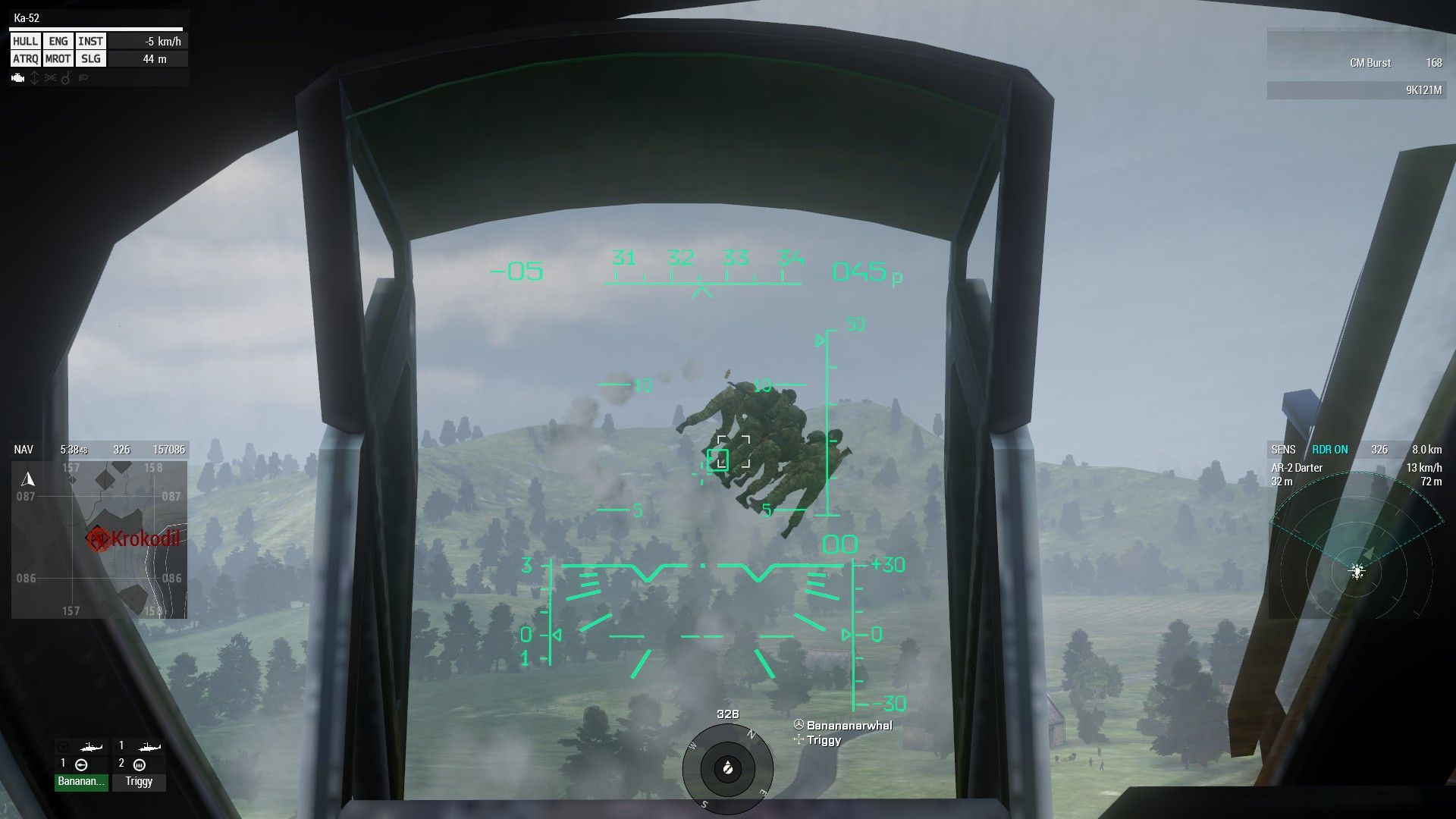
Task: Open the SENS sensor display options
Action: click(x=1285, y=449)
